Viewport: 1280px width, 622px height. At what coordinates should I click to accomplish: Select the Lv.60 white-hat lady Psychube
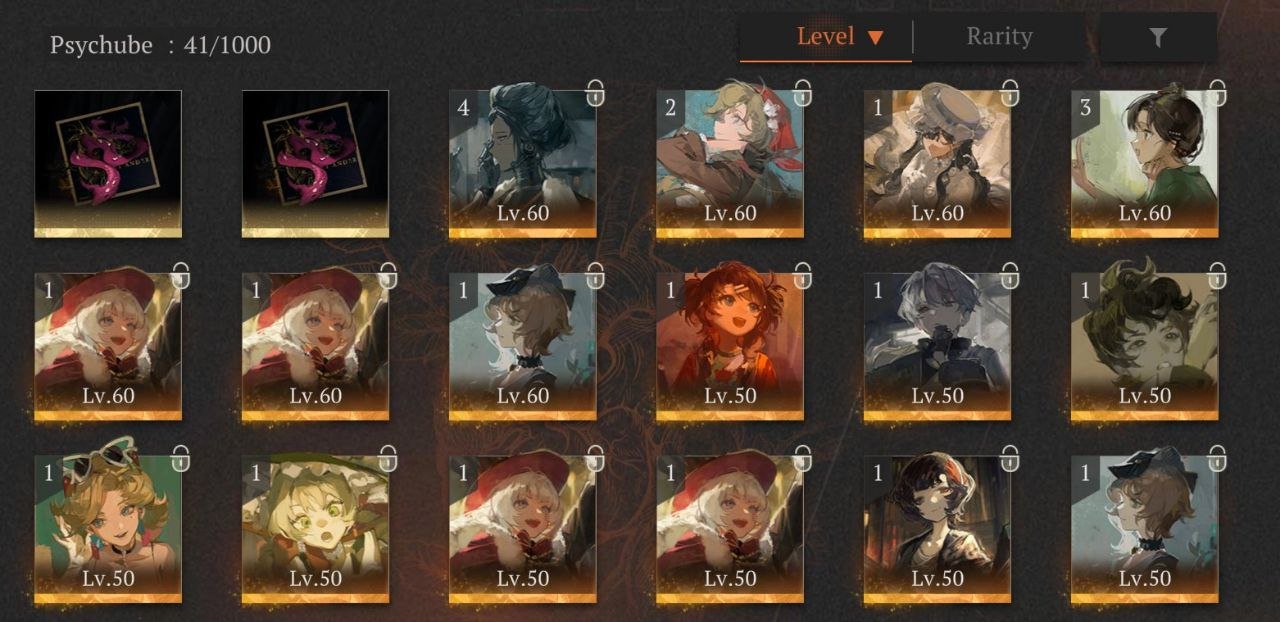point(937,164)
